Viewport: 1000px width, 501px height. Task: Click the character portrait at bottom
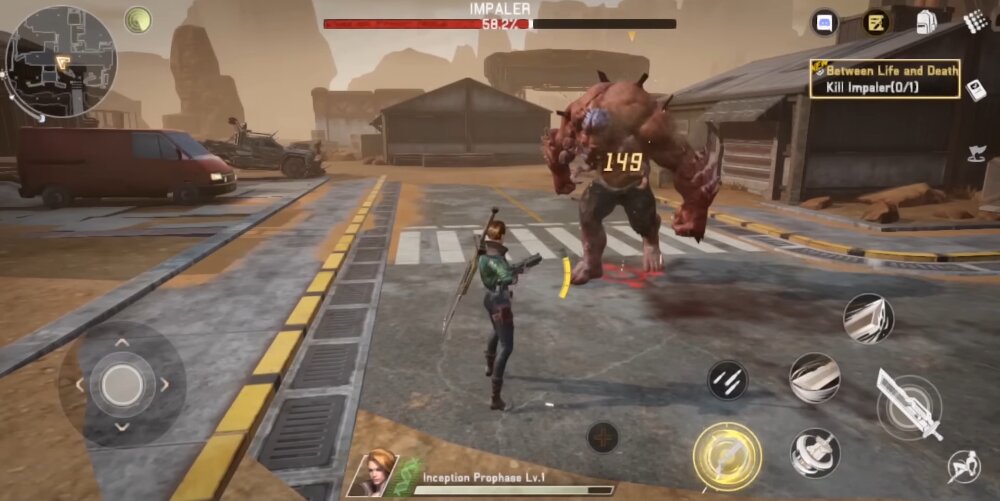372,474
